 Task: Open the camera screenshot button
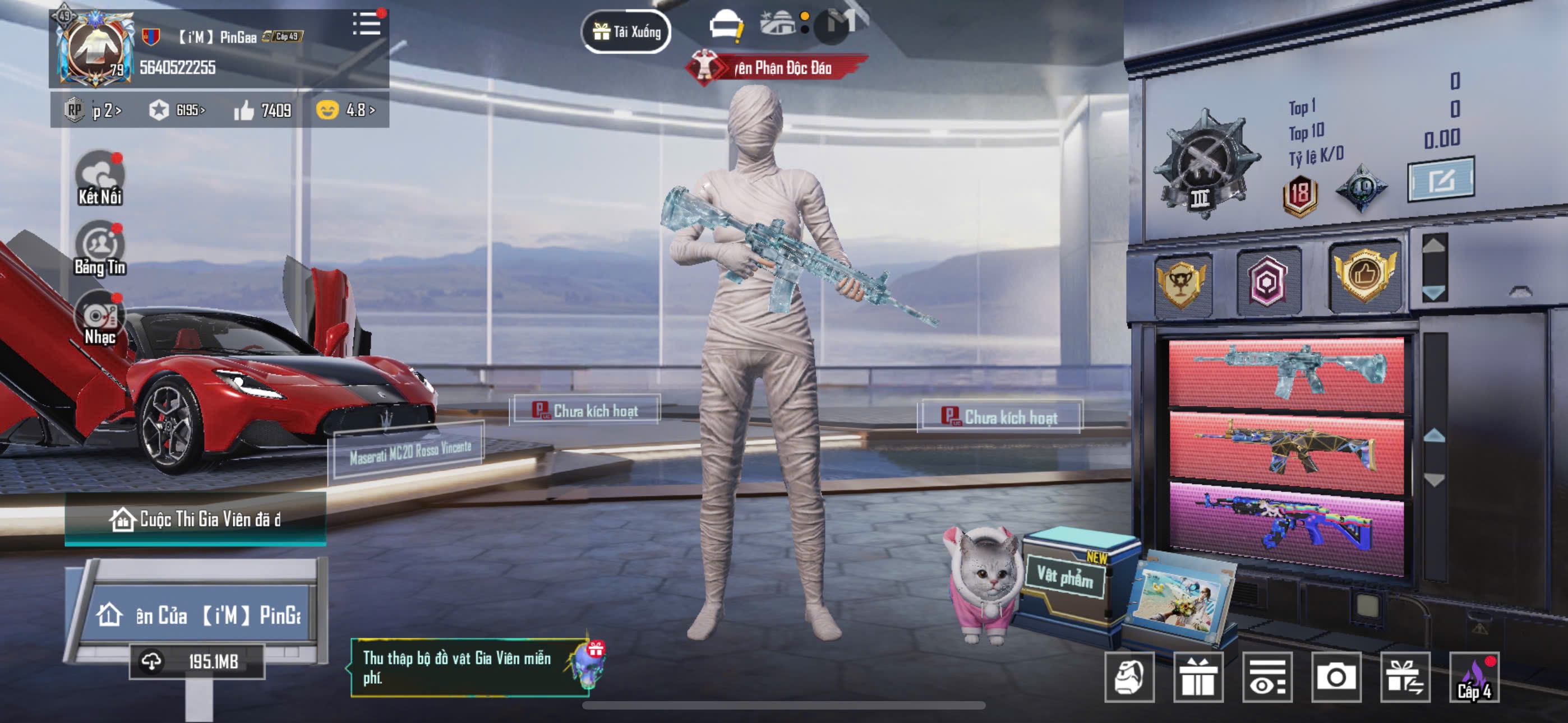1335,676
